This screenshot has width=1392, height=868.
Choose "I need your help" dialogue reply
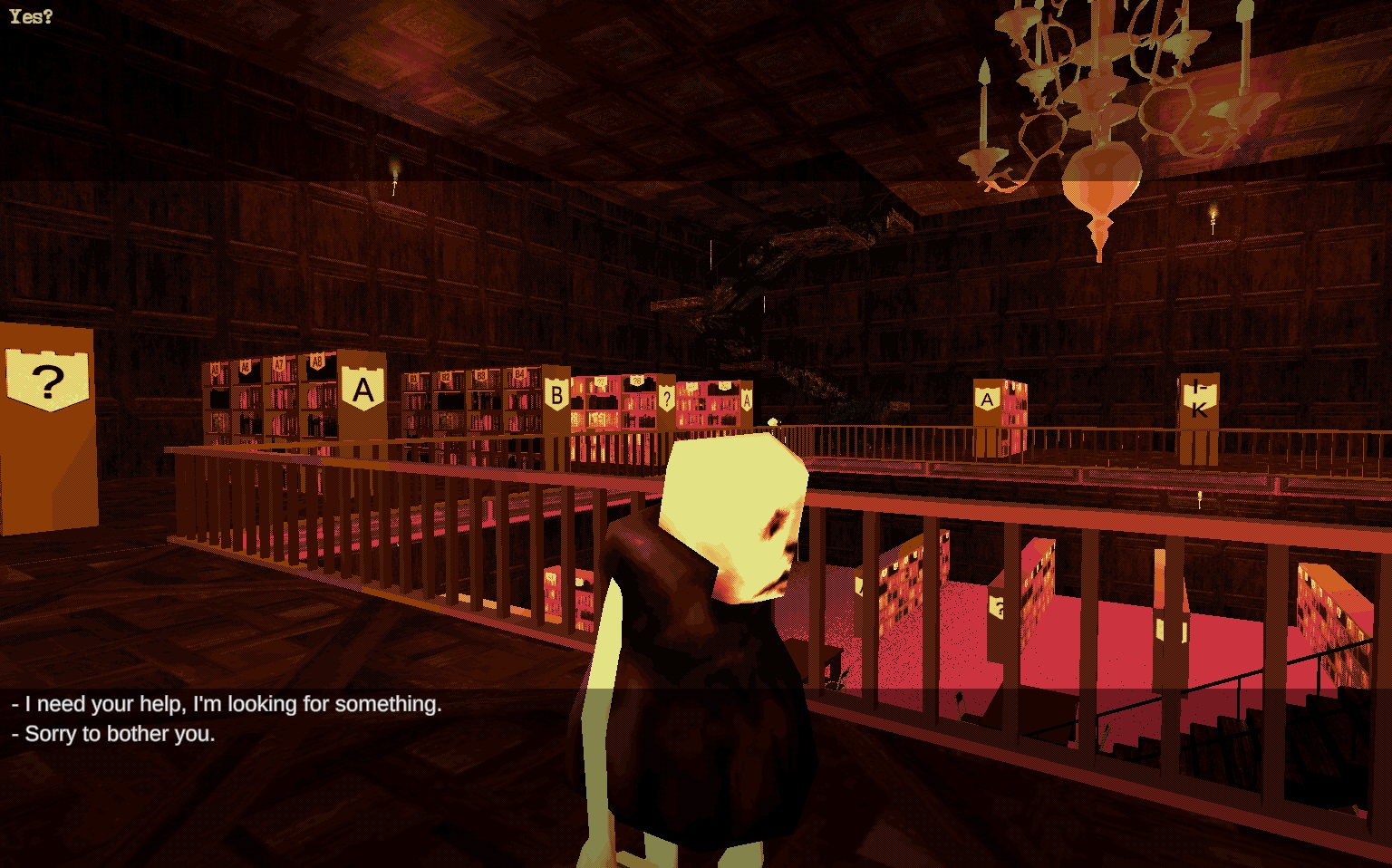227,704
